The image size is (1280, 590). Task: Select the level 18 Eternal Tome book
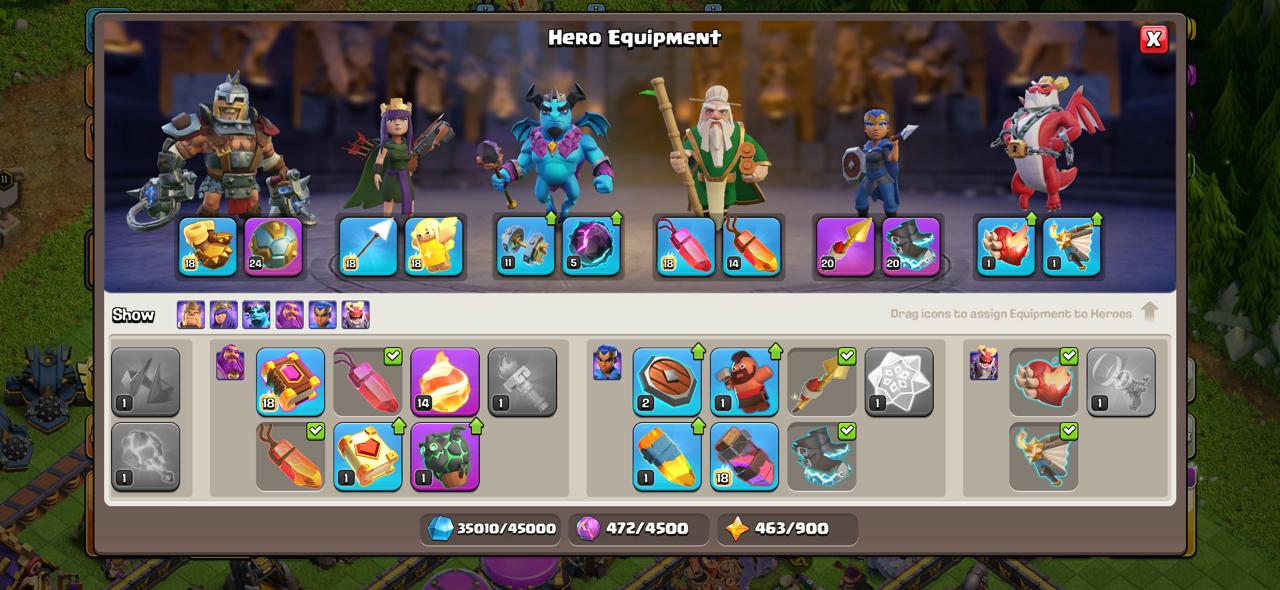(x=290, y=381)
